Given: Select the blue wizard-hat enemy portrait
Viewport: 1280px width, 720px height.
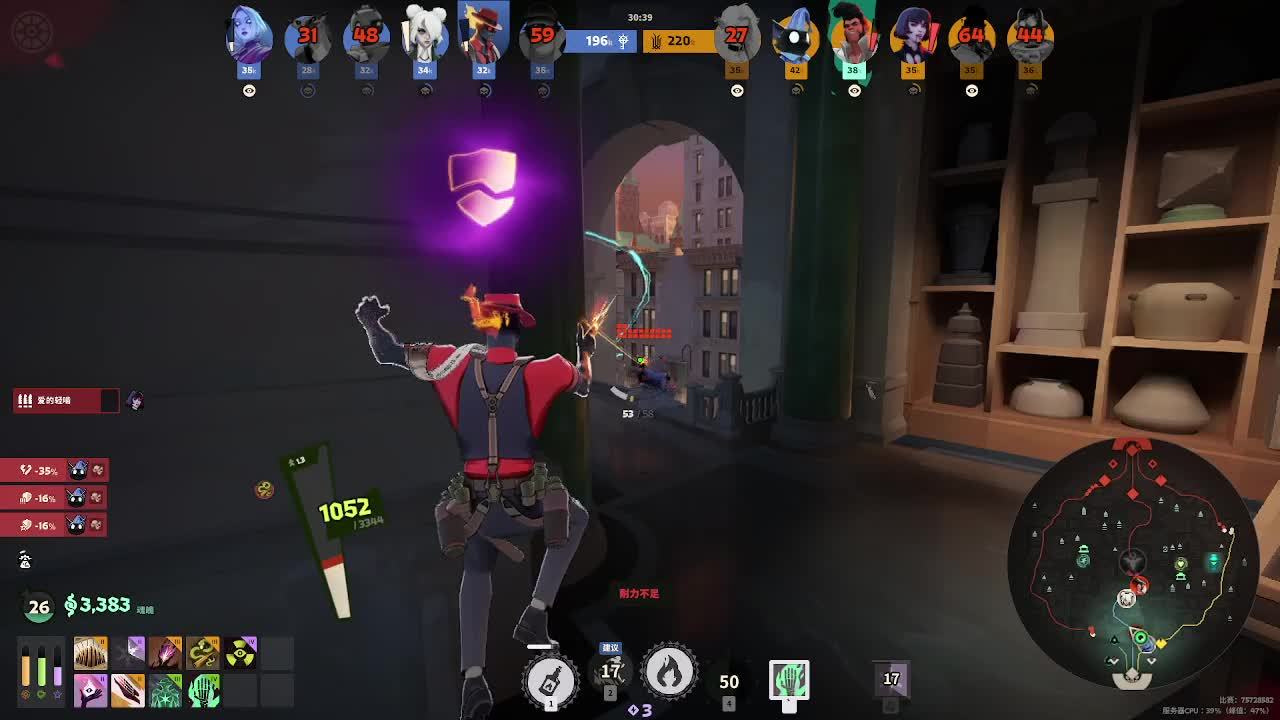Looking at the screenshot, I should point(795,36).
